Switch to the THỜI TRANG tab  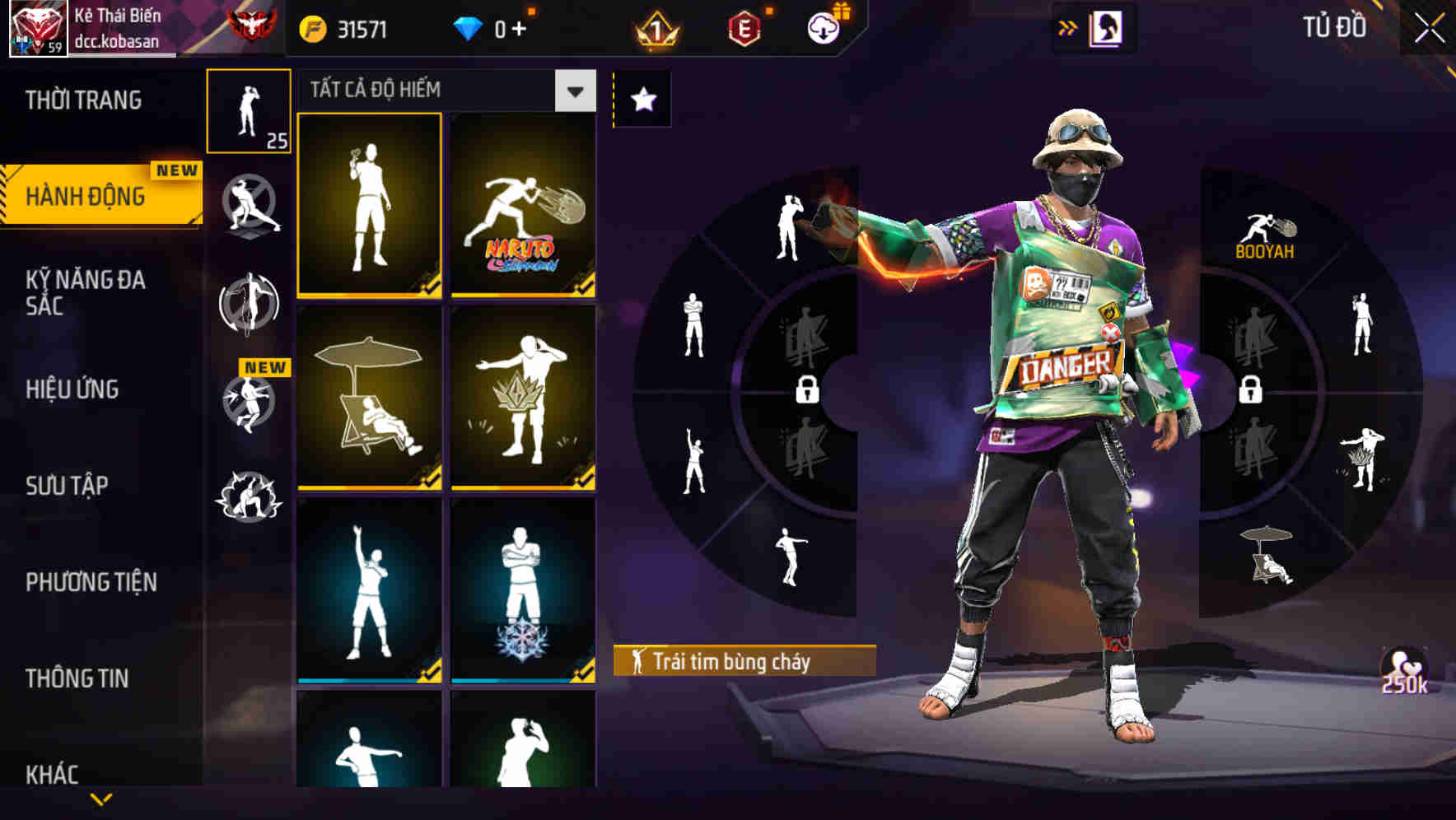[82, 99]
